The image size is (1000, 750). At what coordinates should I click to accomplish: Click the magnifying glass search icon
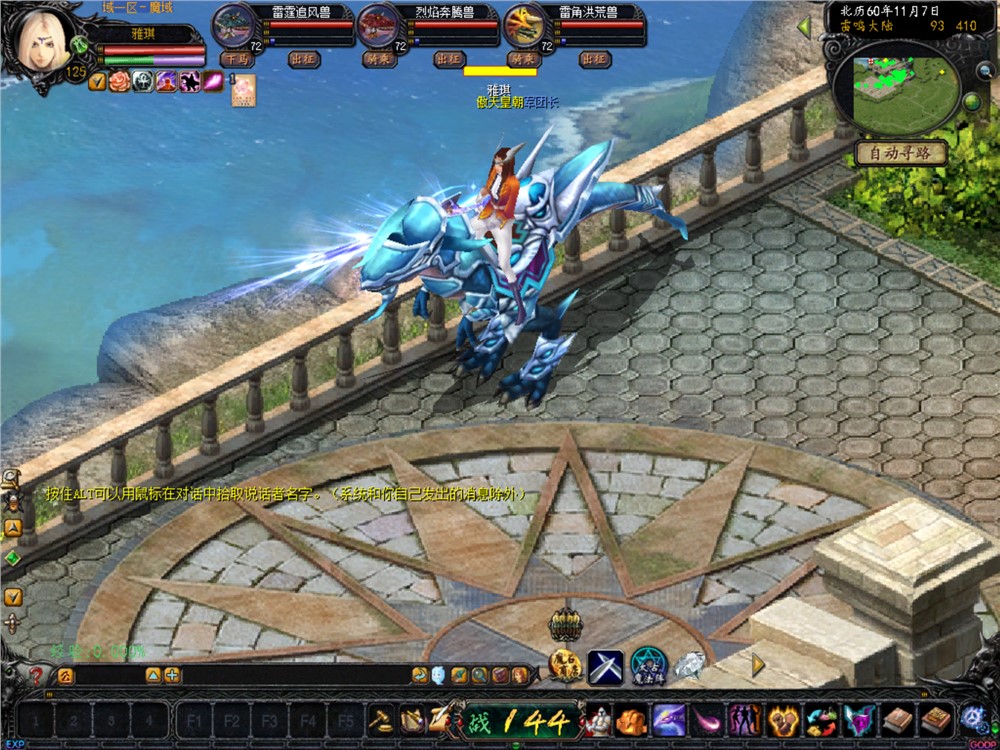coord(479,676)
